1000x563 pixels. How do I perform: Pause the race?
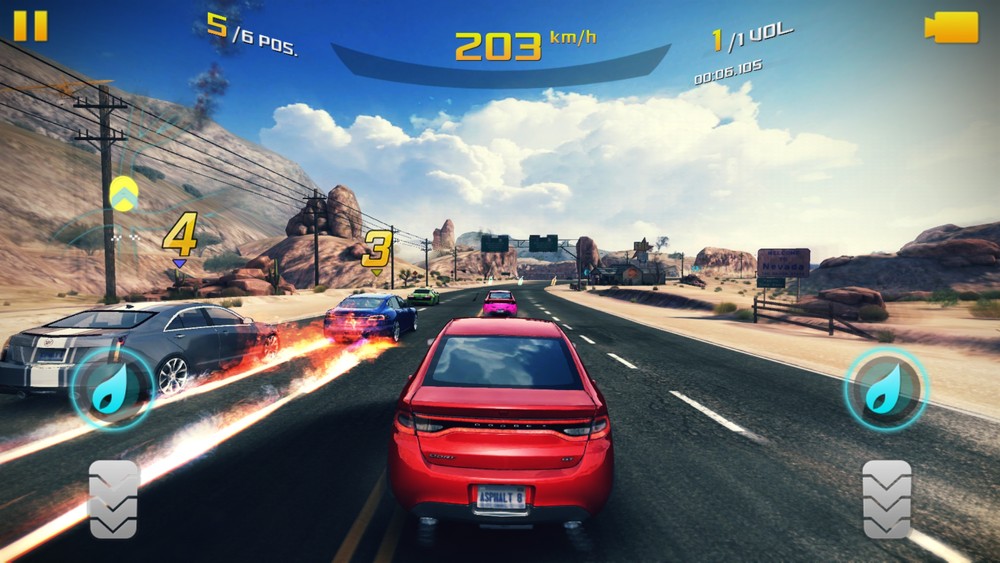point(30,25)
